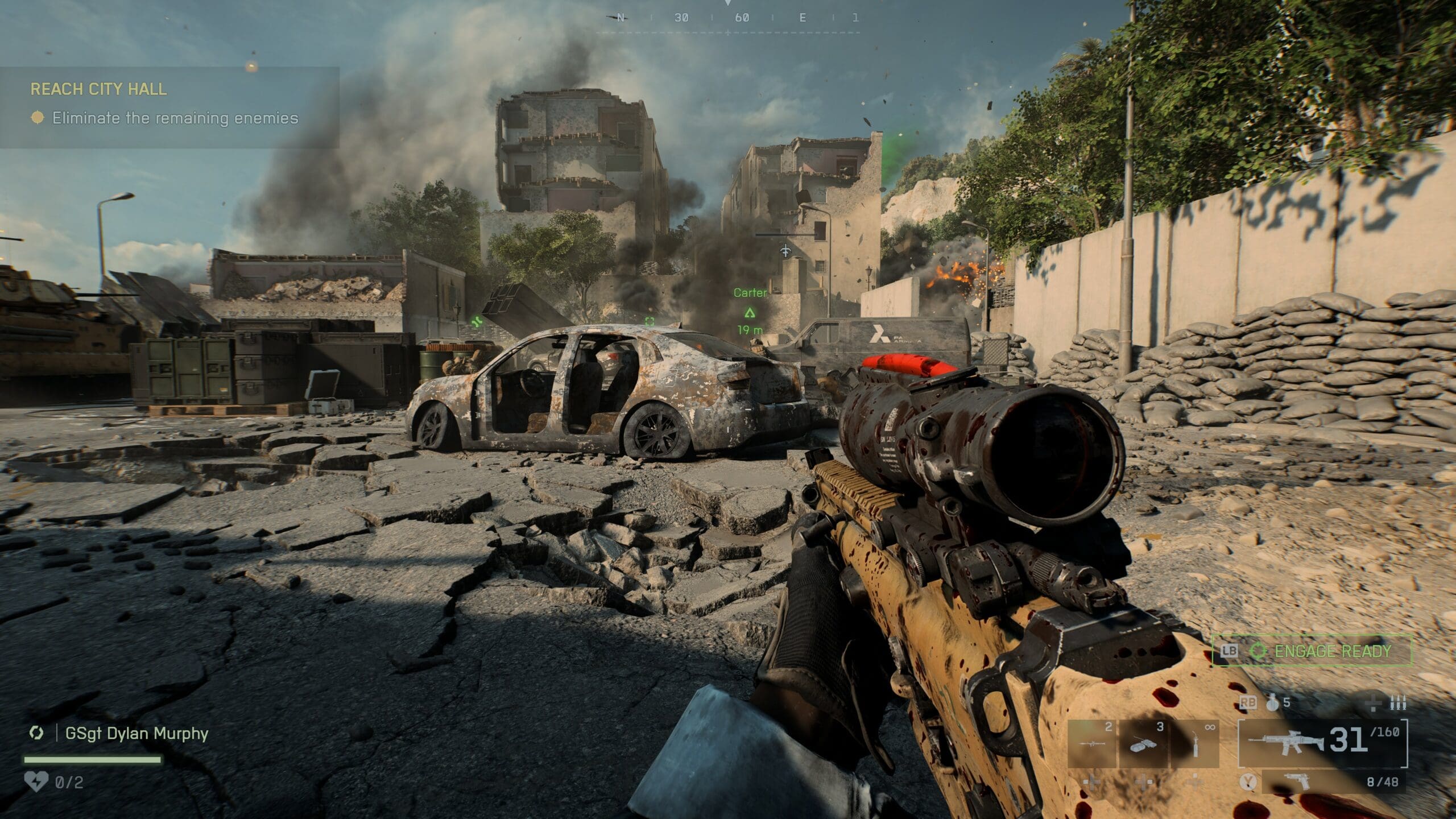Click the frag grenade icon
Screen dimensions: 1456x819
1273,704
